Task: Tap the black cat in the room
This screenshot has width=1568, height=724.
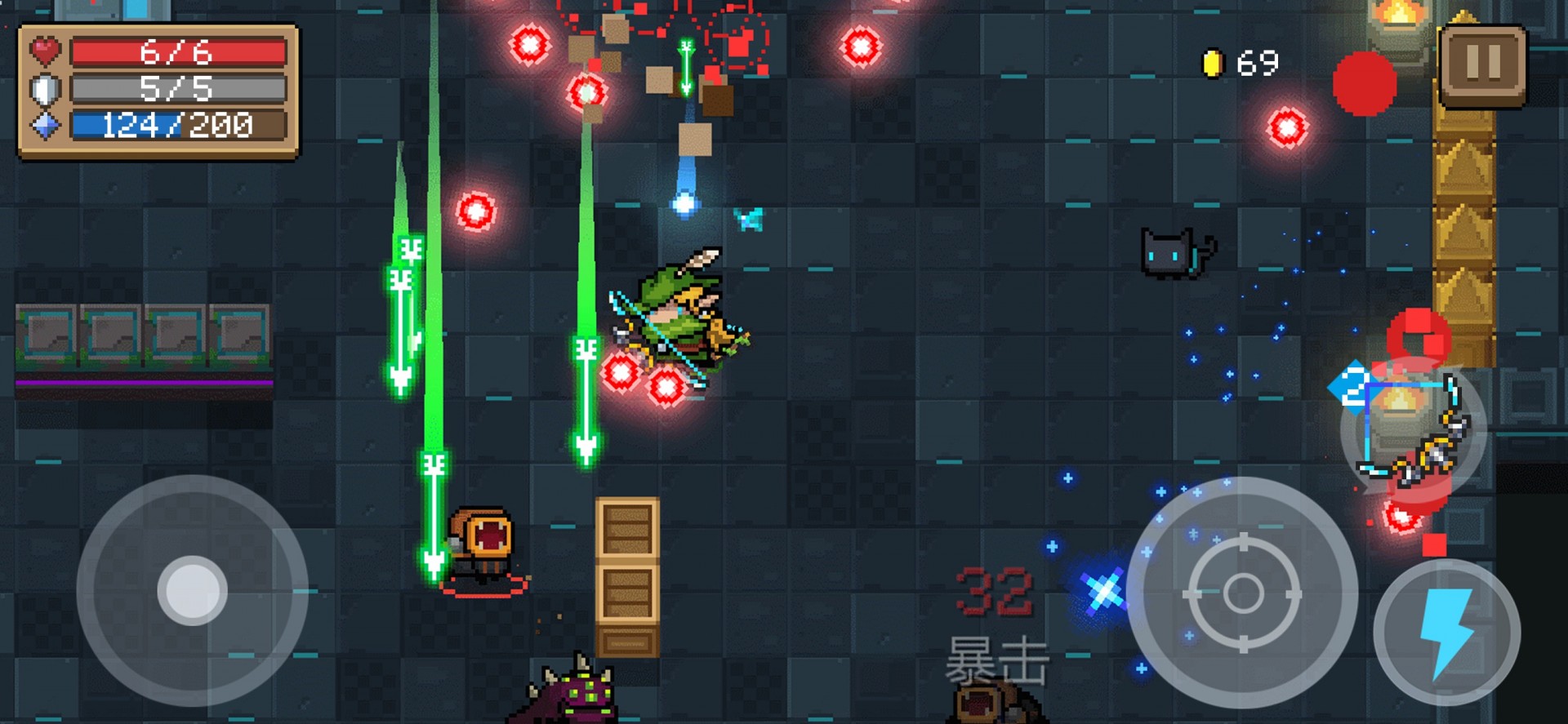Action: pyautogui.click(x=1172, y=255)
